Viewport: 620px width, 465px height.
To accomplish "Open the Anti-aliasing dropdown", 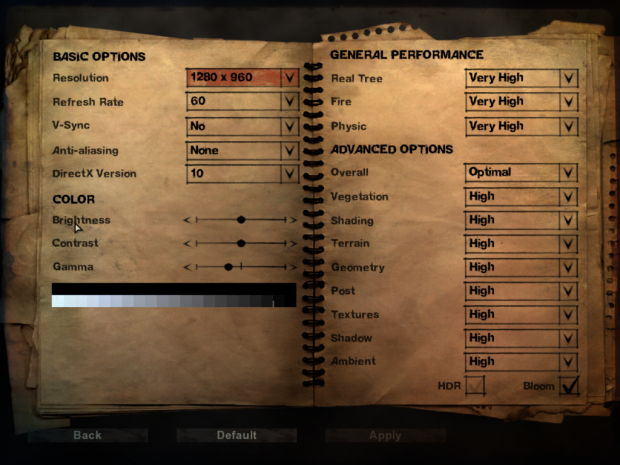I will [242, 150].
